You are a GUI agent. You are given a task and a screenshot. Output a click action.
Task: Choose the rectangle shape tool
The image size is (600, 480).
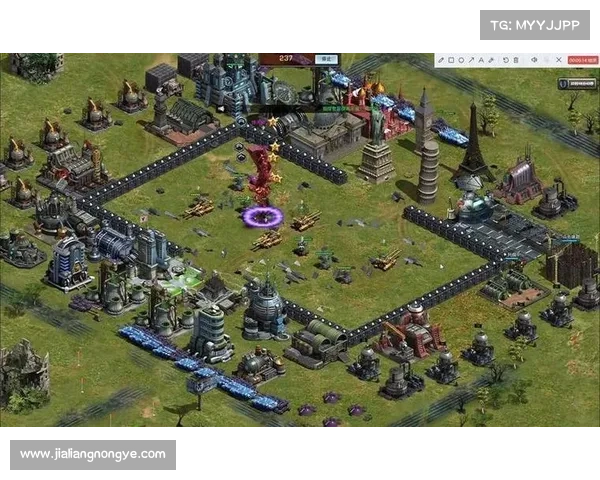451,60
